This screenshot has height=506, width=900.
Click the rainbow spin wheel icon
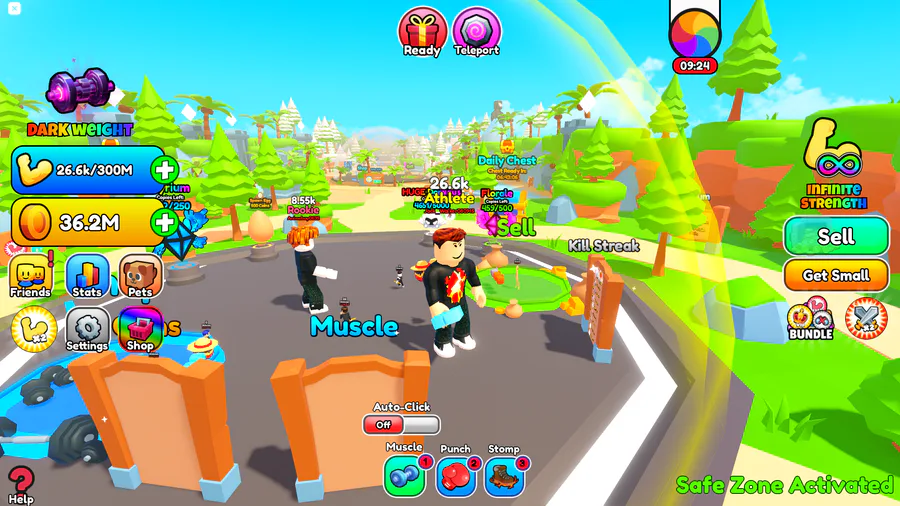pyautogui.click(x=695, y=33)
